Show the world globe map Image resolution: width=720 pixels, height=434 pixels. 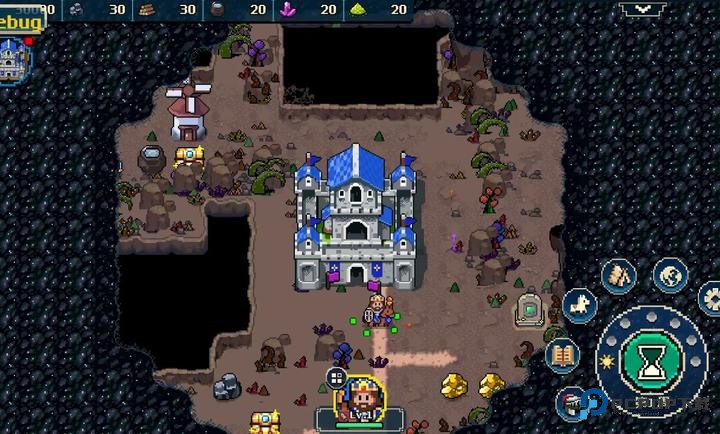(x=670, y=273)
